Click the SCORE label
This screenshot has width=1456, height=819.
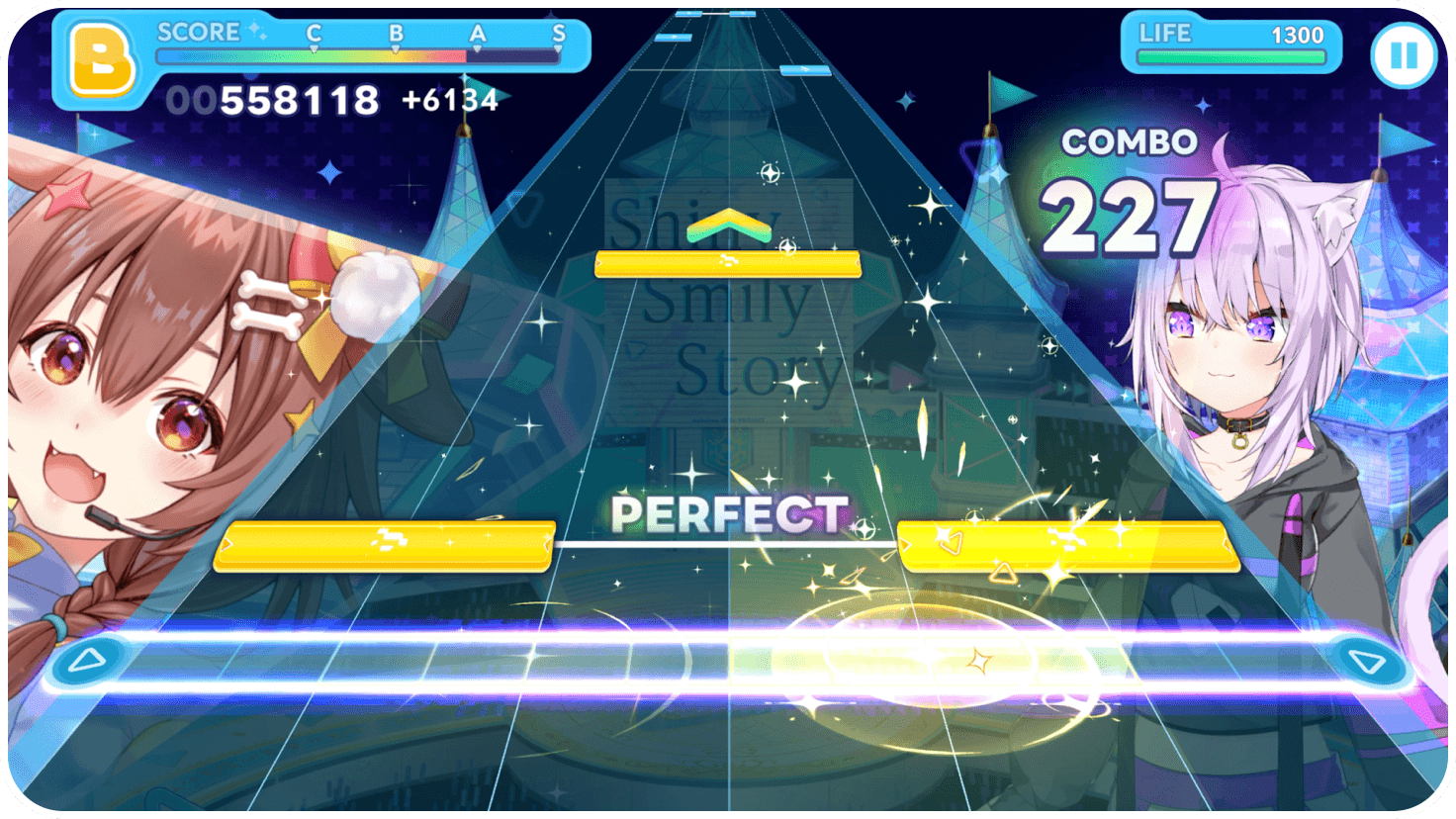click(x=196, y=31)
